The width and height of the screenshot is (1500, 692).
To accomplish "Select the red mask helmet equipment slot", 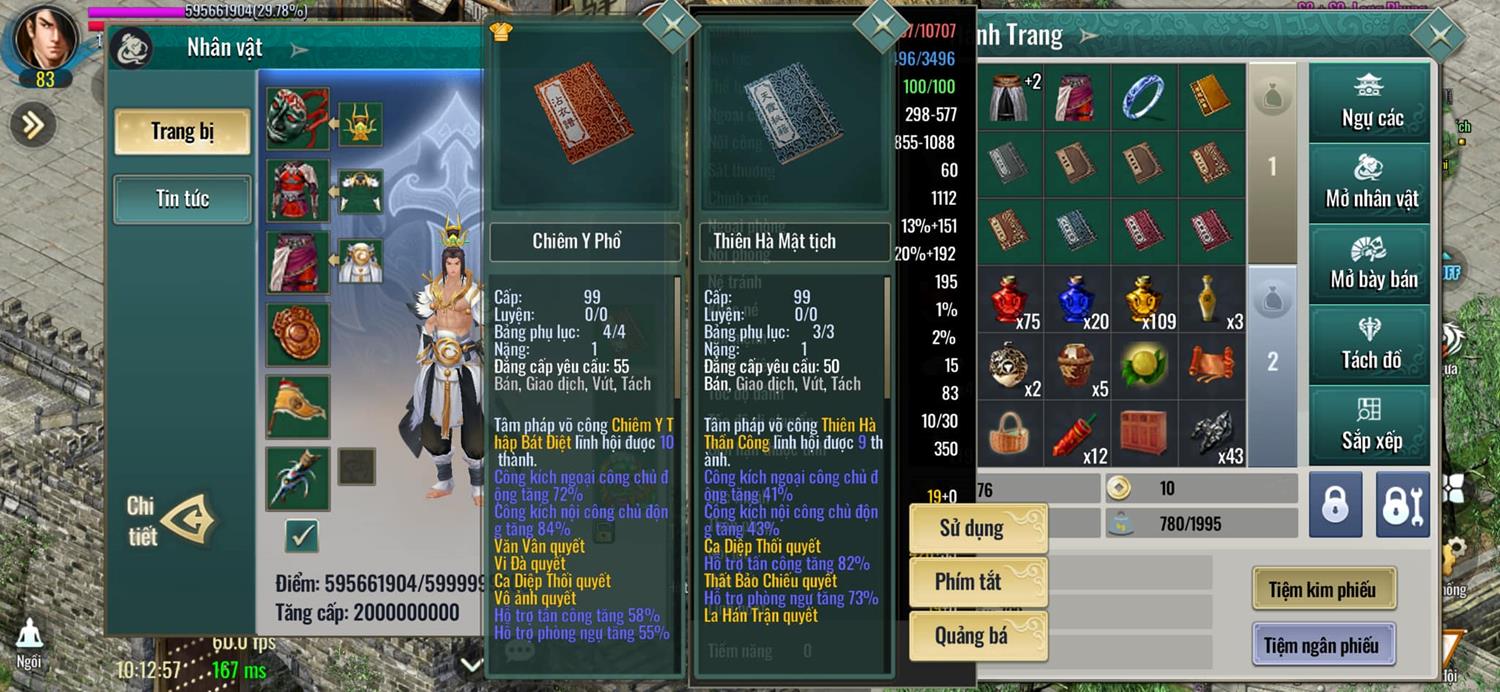I will pyautogui.click(x=297, y=119).
